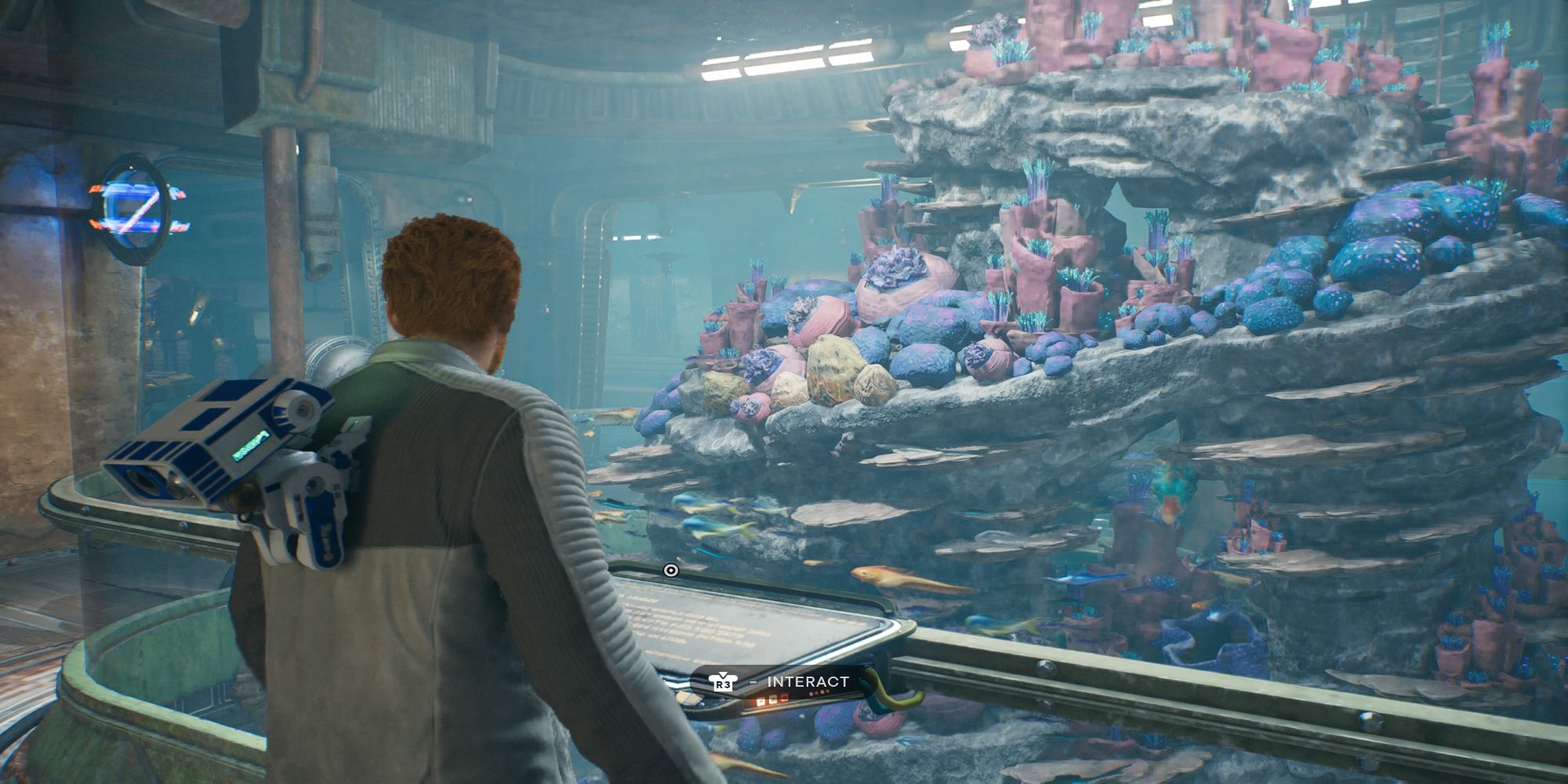Toggle the white dot on the hologram ring
Image resolution: width=1568 pixels, height=784 pixels.
131,167
